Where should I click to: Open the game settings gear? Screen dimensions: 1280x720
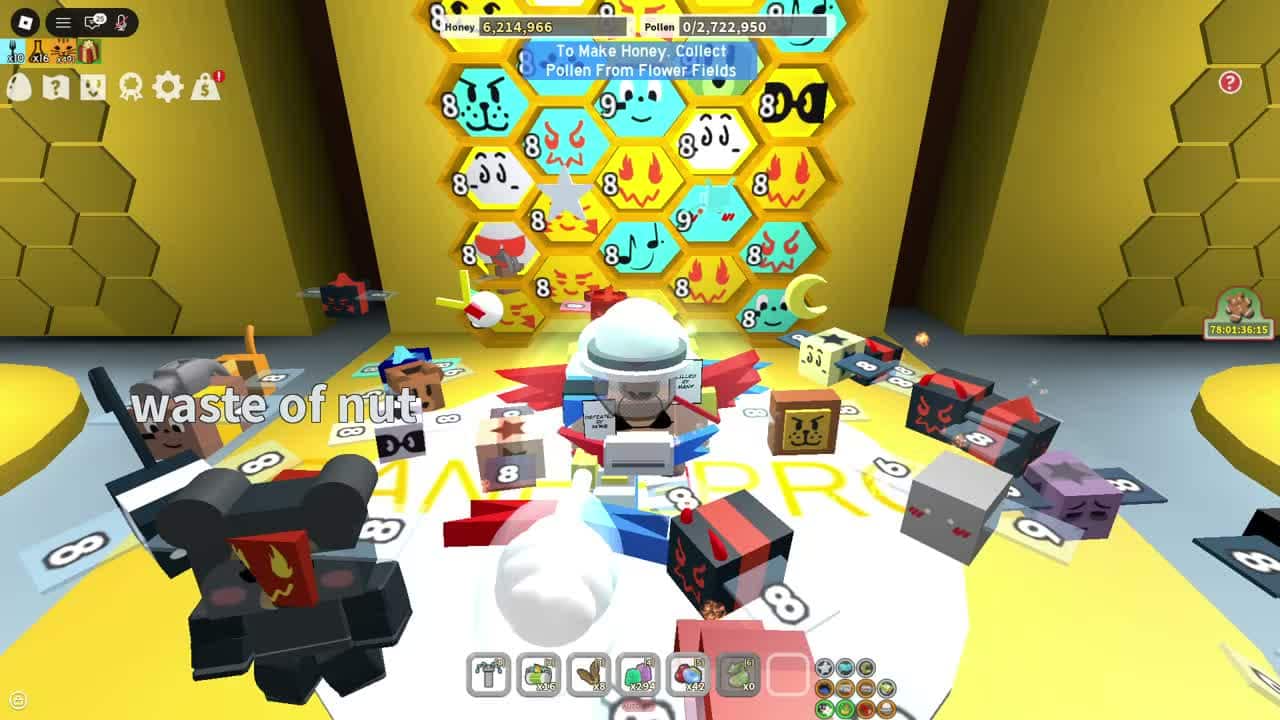point(166,87)
